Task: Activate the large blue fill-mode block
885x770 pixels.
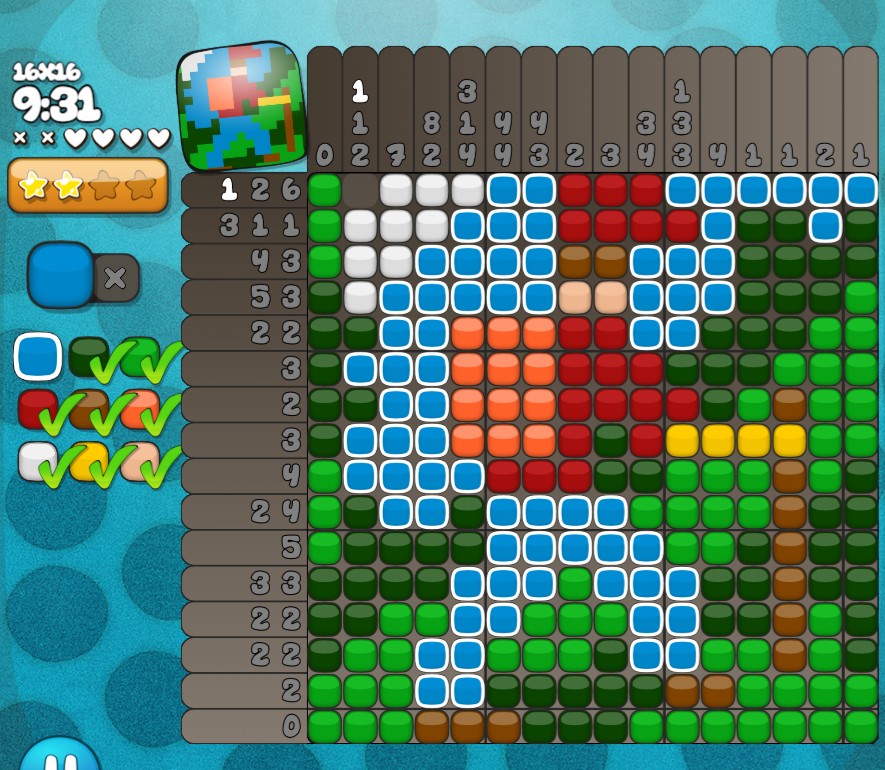Action: point(61,275)
